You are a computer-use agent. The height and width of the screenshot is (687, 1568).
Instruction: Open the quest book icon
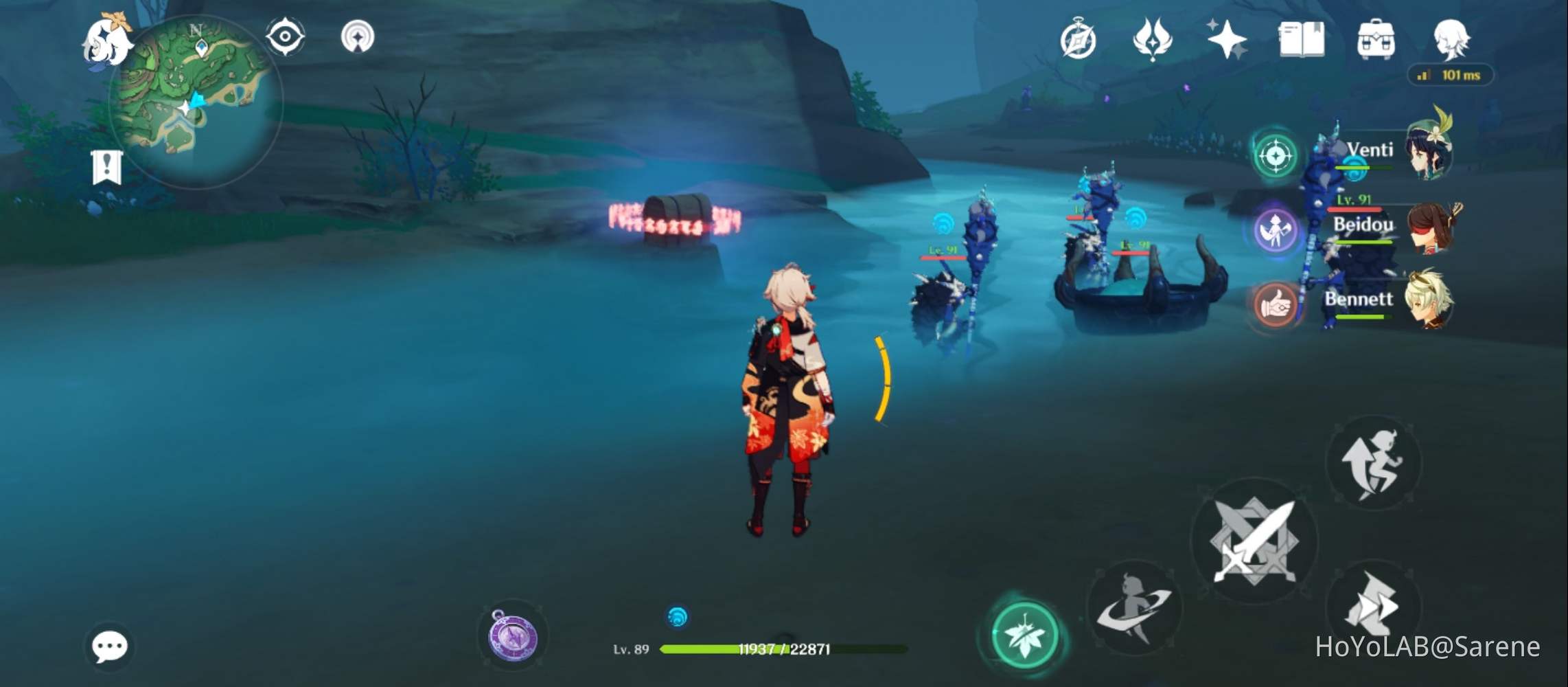pyautogui.click(x=1302, y=41)
